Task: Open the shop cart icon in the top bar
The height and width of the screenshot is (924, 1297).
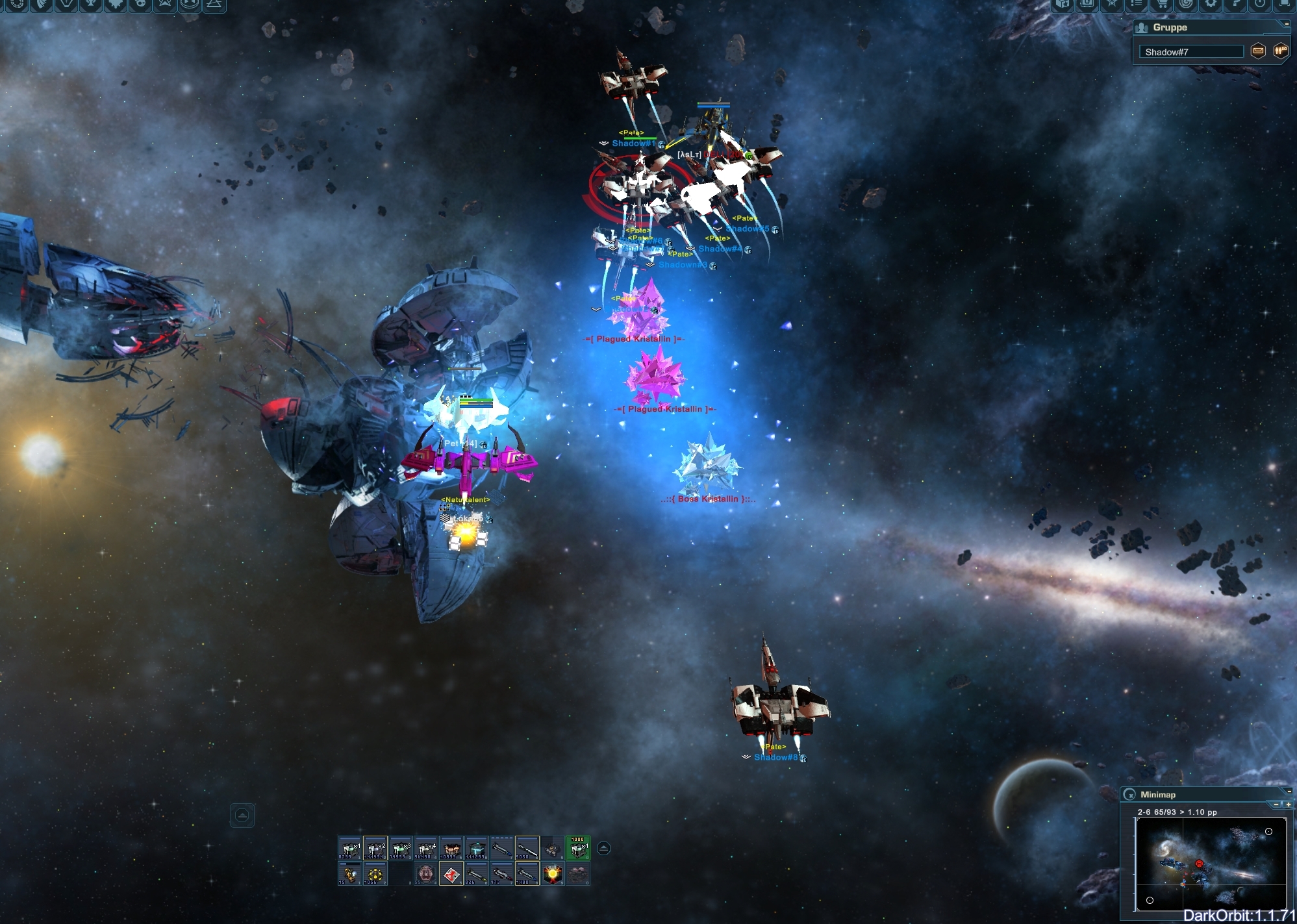Action: point(1161,4)
